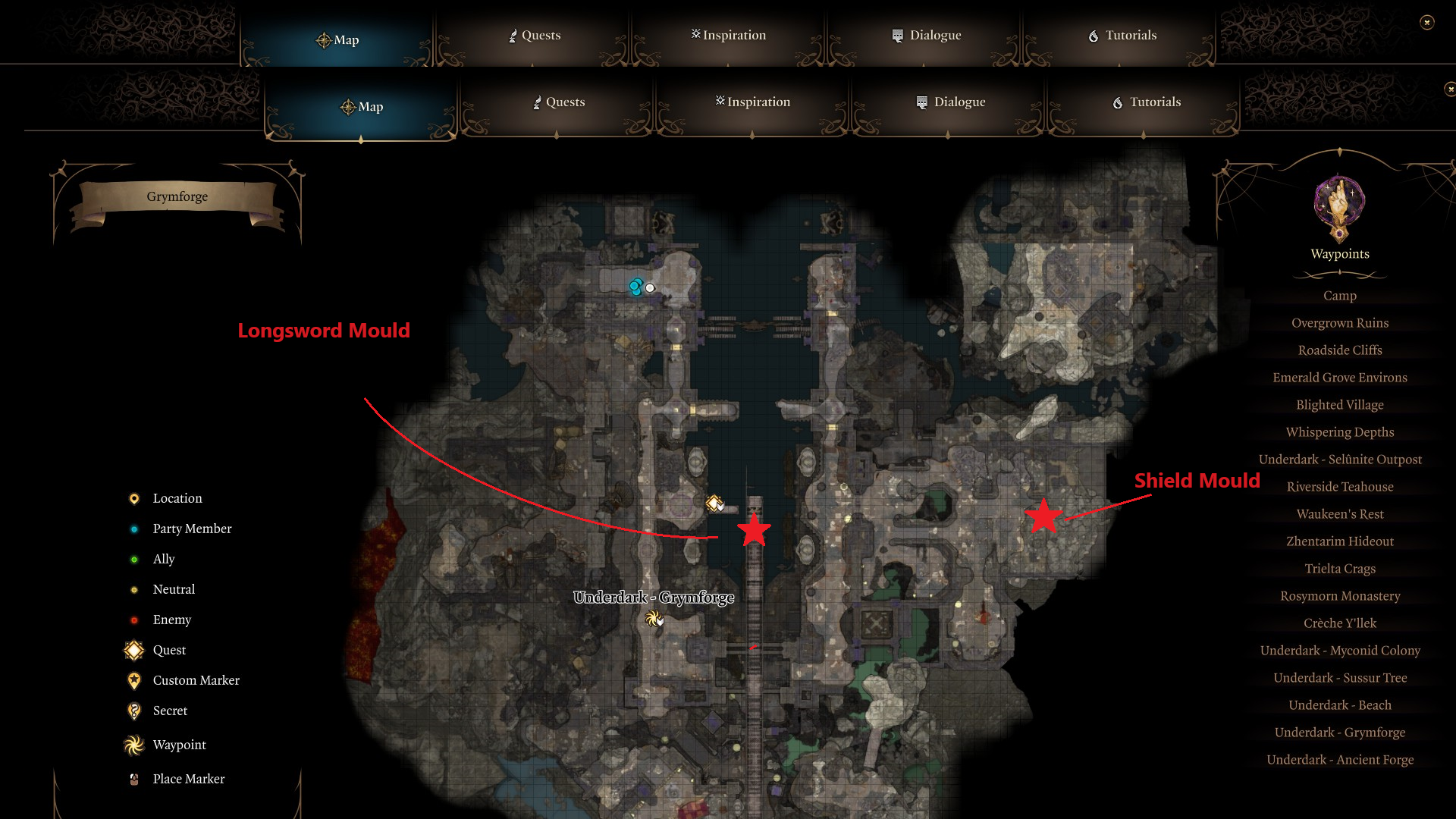Toggle the Ally marker visibility in the legend
Viewport: 1456px width, 819px height.
134,559
